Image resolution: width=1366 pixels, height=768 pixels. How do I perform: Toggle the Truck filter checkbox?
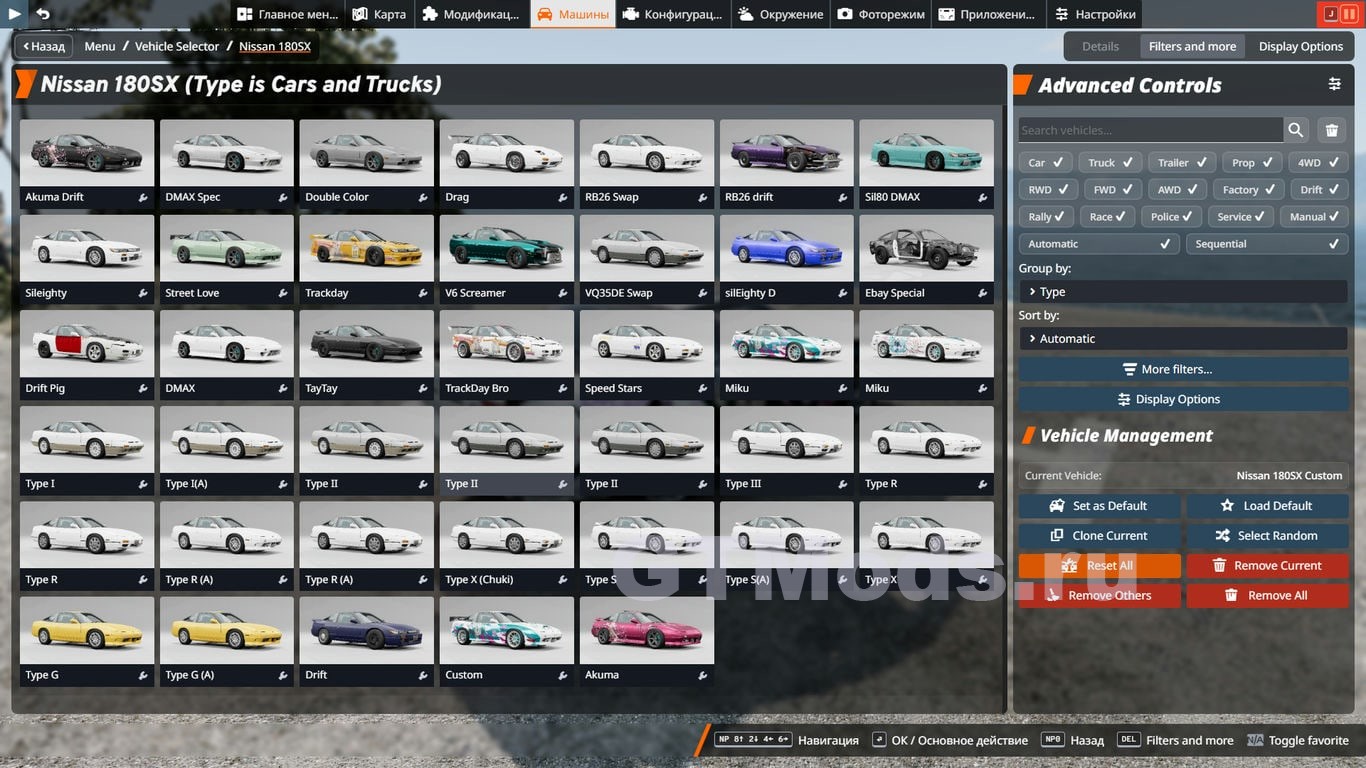[x=1111, y=162]
